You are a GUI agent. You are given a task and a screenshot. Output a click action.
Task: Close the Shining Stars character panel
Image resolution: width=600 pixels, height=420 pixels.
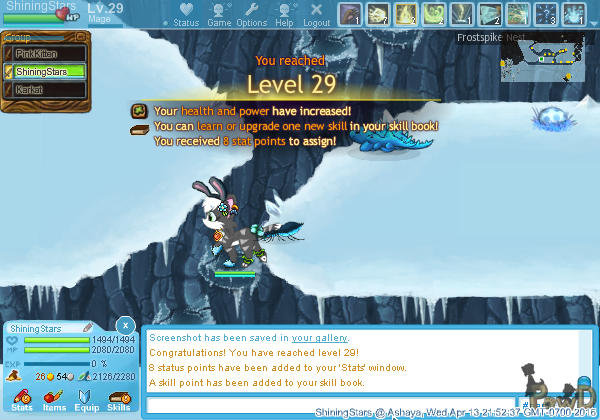click(124, 325)
